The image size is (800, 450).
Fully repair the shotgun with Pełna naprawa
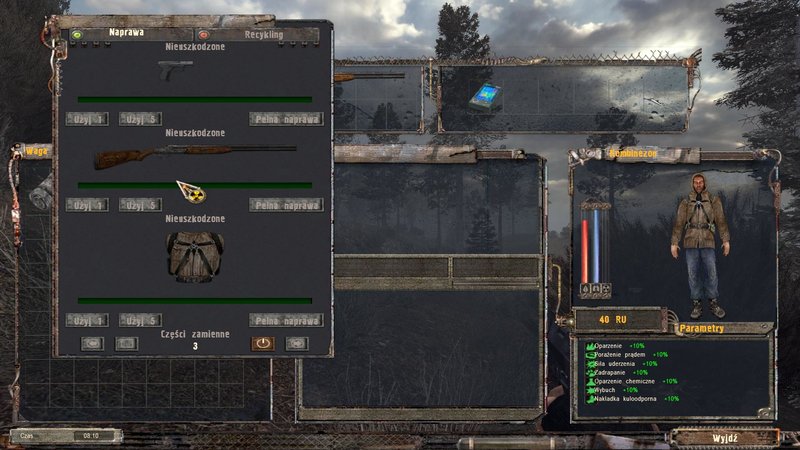coord(286,205)
